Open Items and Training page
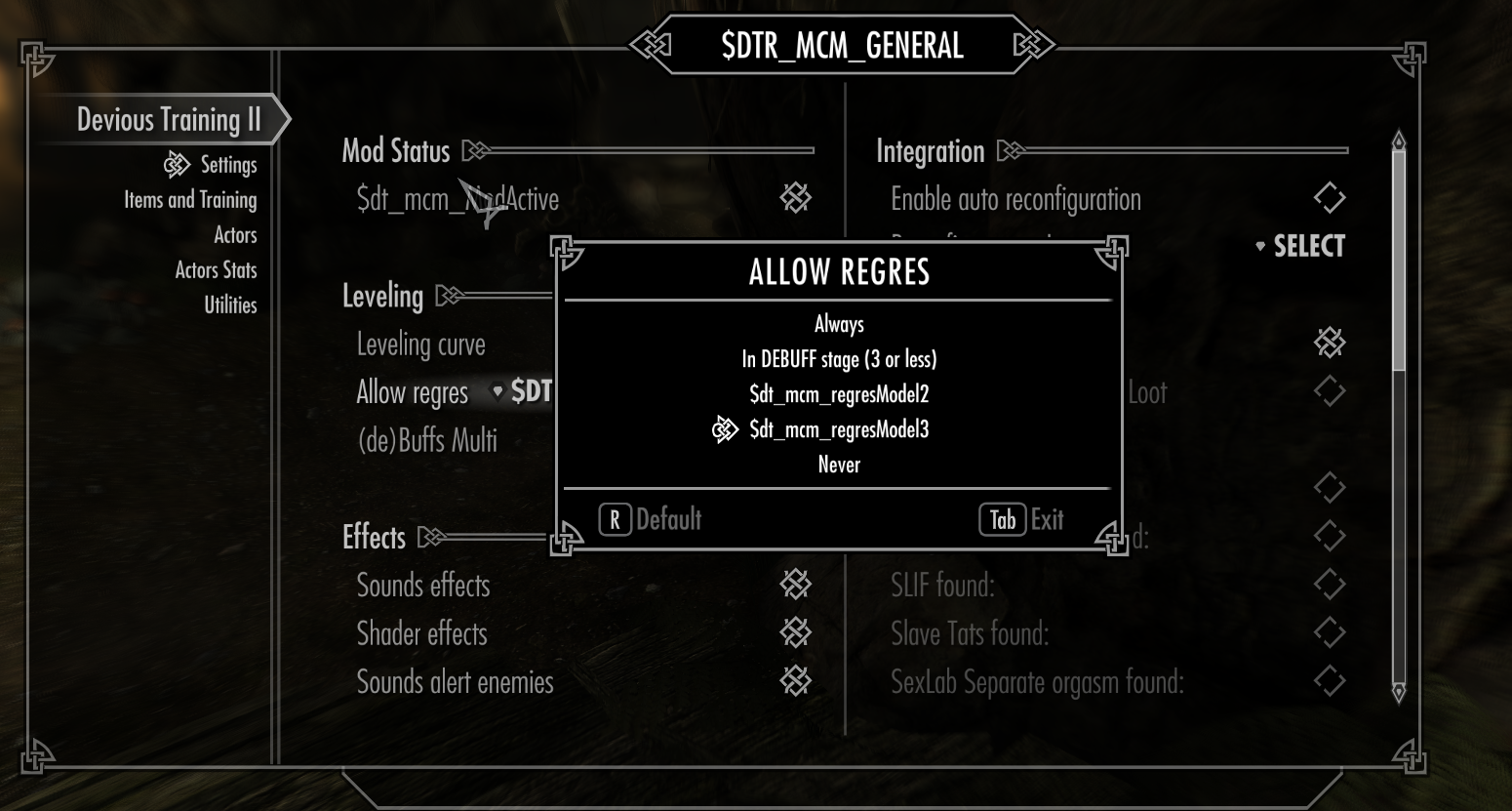The width and height of the screenshot is (1512, 811). pyautogui.click(x=190, y=200)
